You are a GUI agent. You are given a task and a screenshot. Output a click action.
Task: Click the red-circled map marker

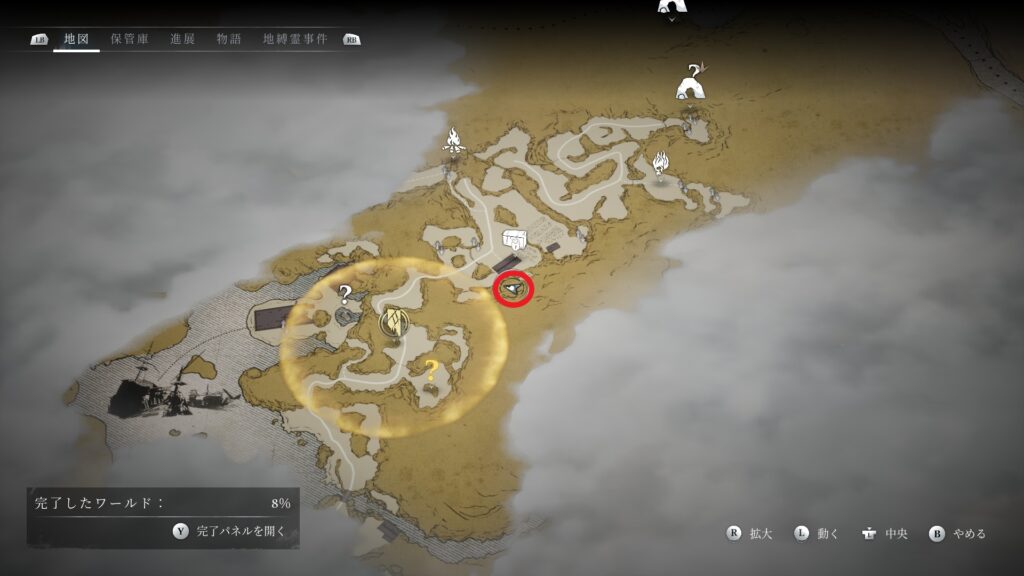514,289
